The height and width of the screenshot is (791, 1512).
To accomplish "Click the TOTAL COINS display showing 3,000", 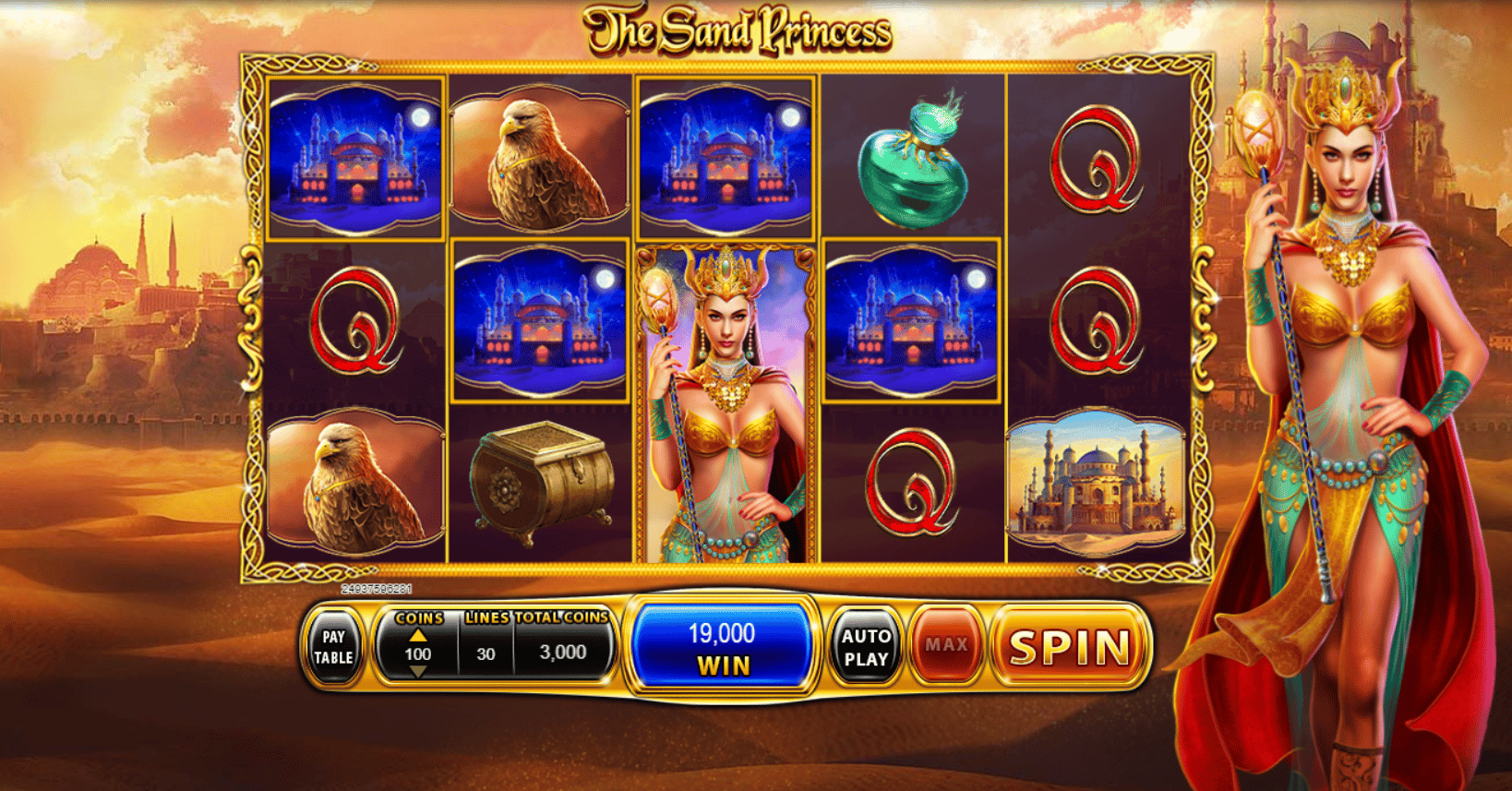I will click(563, 652).
